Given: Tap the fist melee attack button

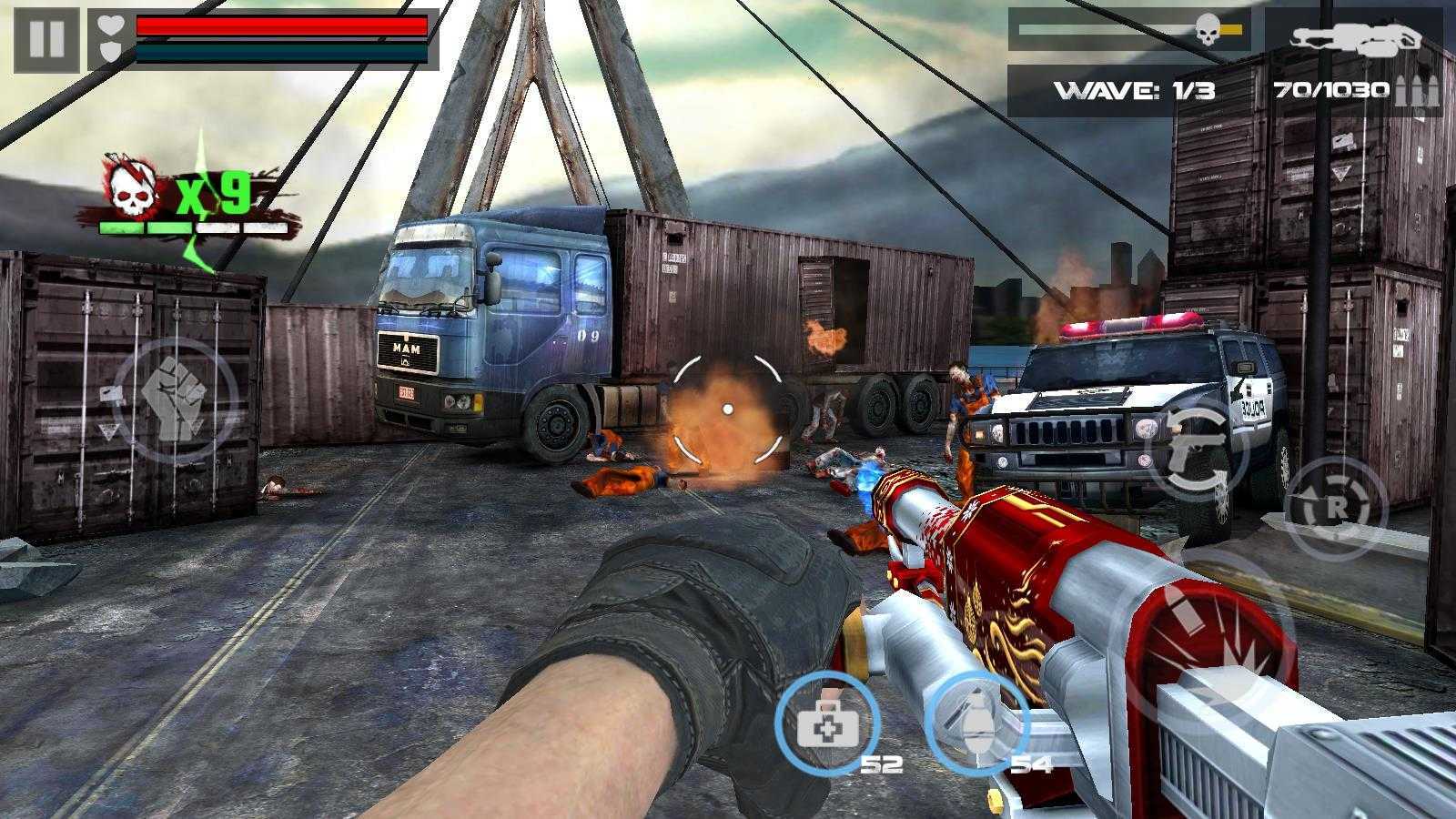Looking at the screenshot, I should 176,399.
